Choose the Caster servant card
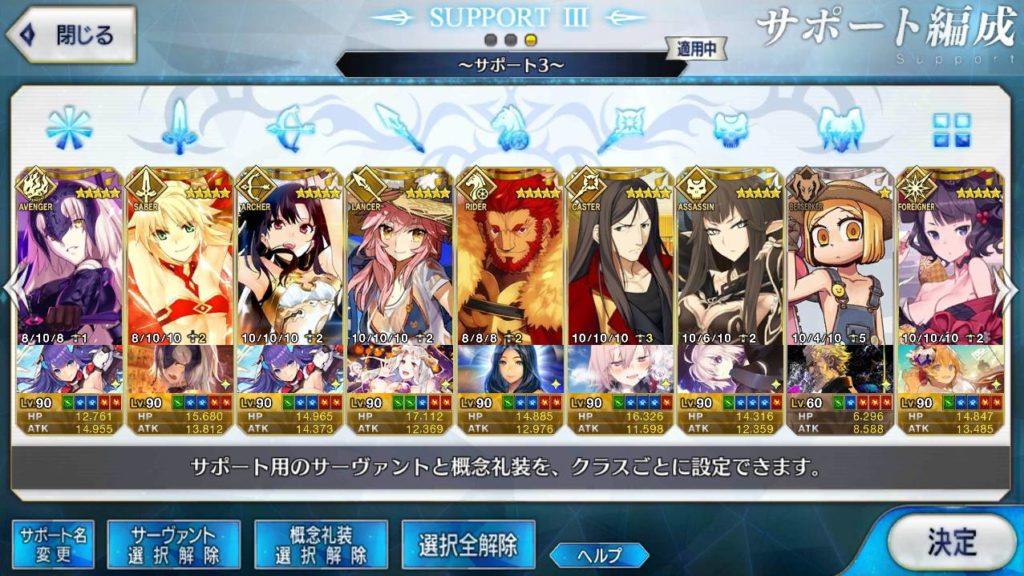Viewport: 1024px width, 576px height. tap(619, 255)
